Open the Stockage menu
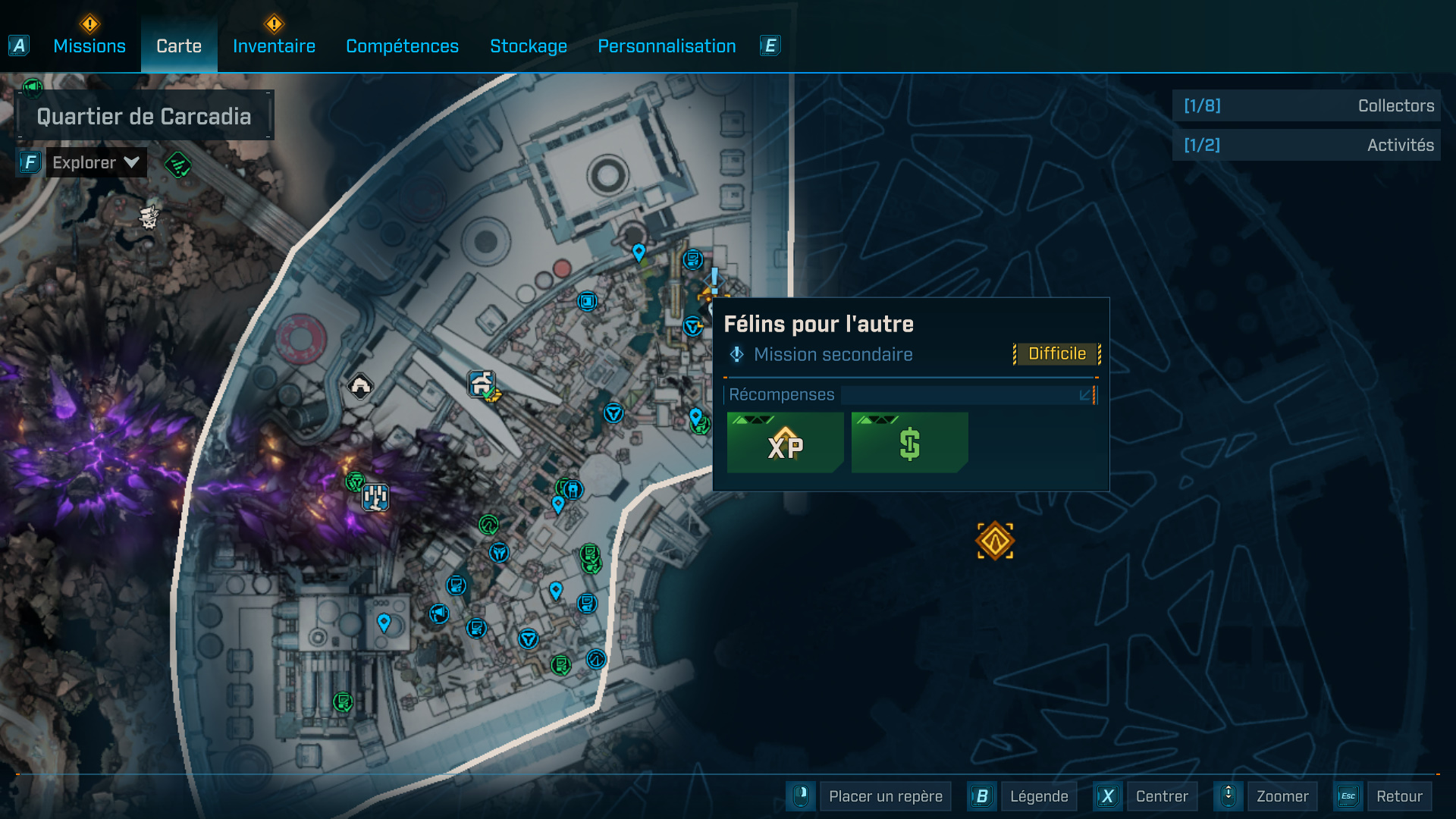The height and width of the screenshot is (819, 1456). (x=529, y=45)
